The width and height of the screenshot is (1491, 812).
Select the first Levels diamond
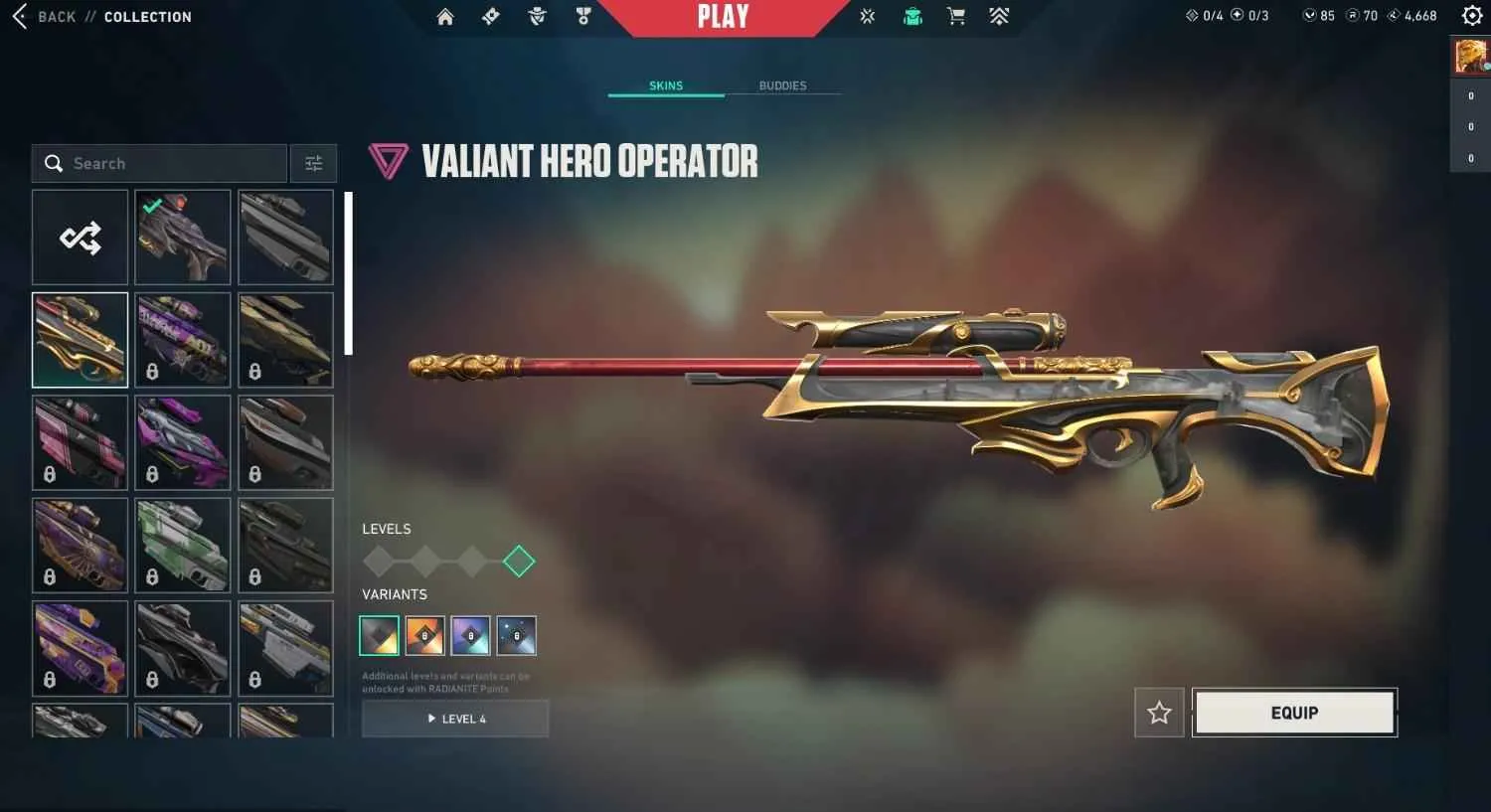coord(379,561)
